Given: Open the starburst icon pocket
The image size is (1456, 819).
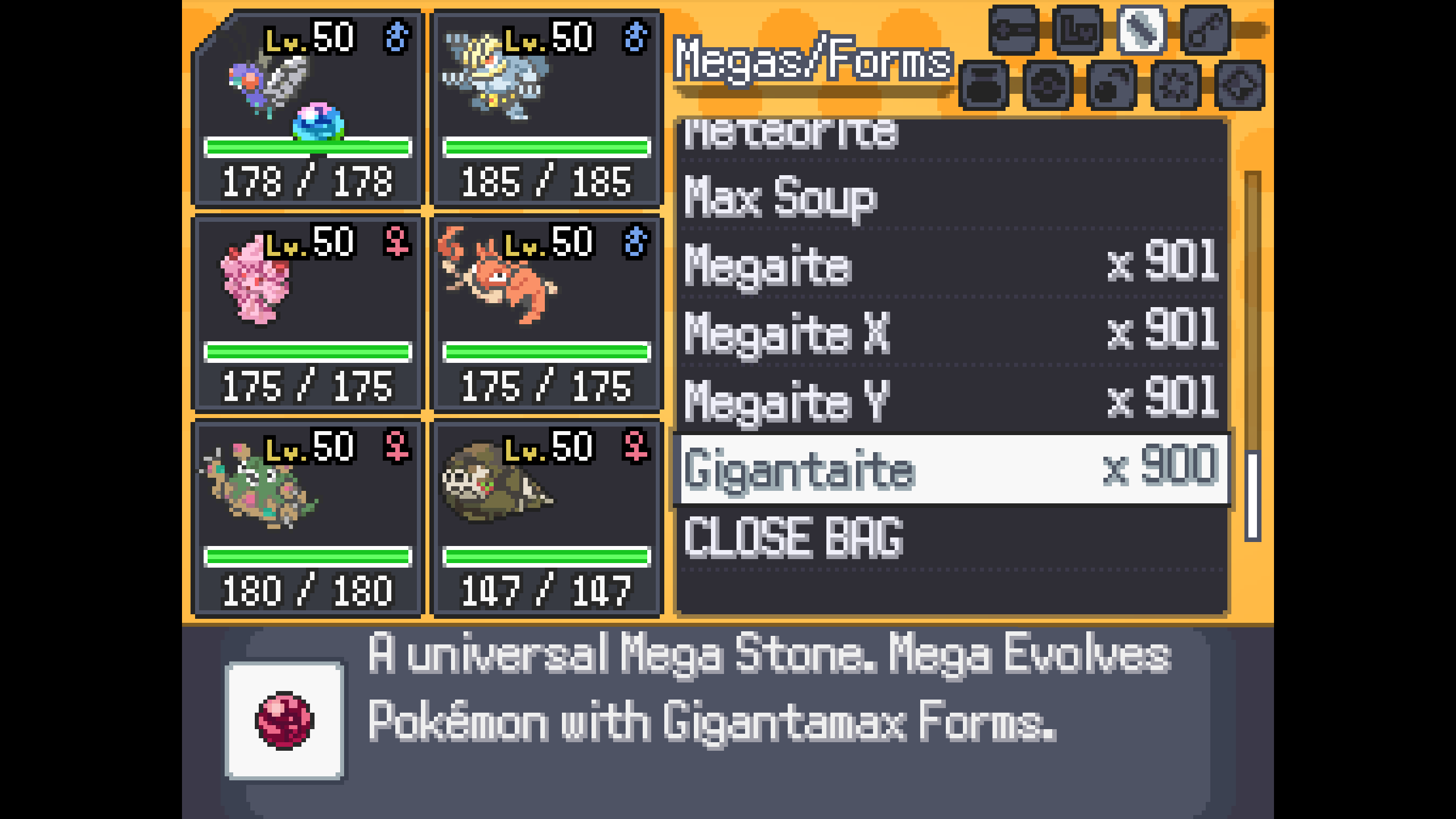Looking at the screenshot, I should [x=1176, y=85].
